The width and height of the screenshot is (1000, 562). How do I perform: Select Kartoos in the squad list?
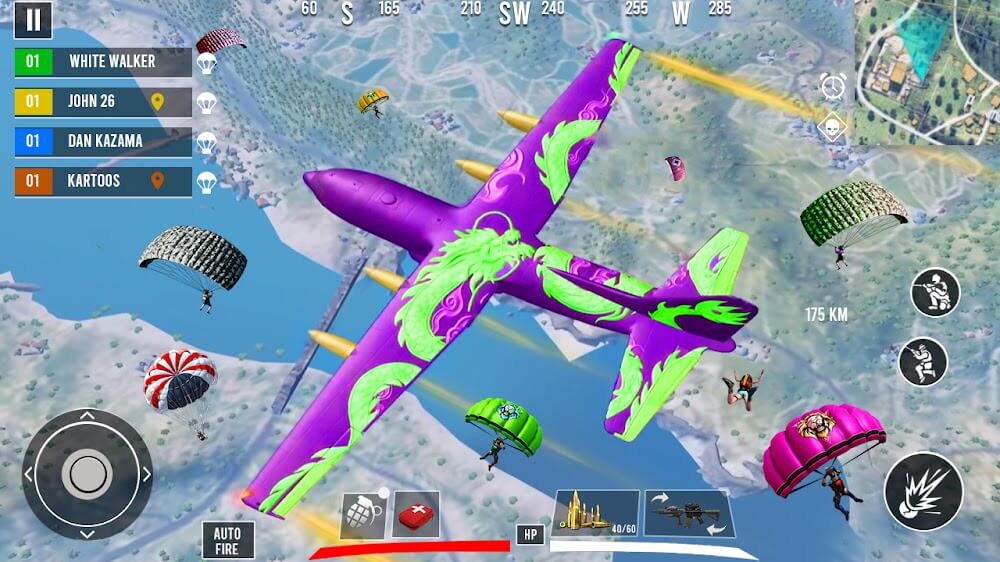click(103, 182)
